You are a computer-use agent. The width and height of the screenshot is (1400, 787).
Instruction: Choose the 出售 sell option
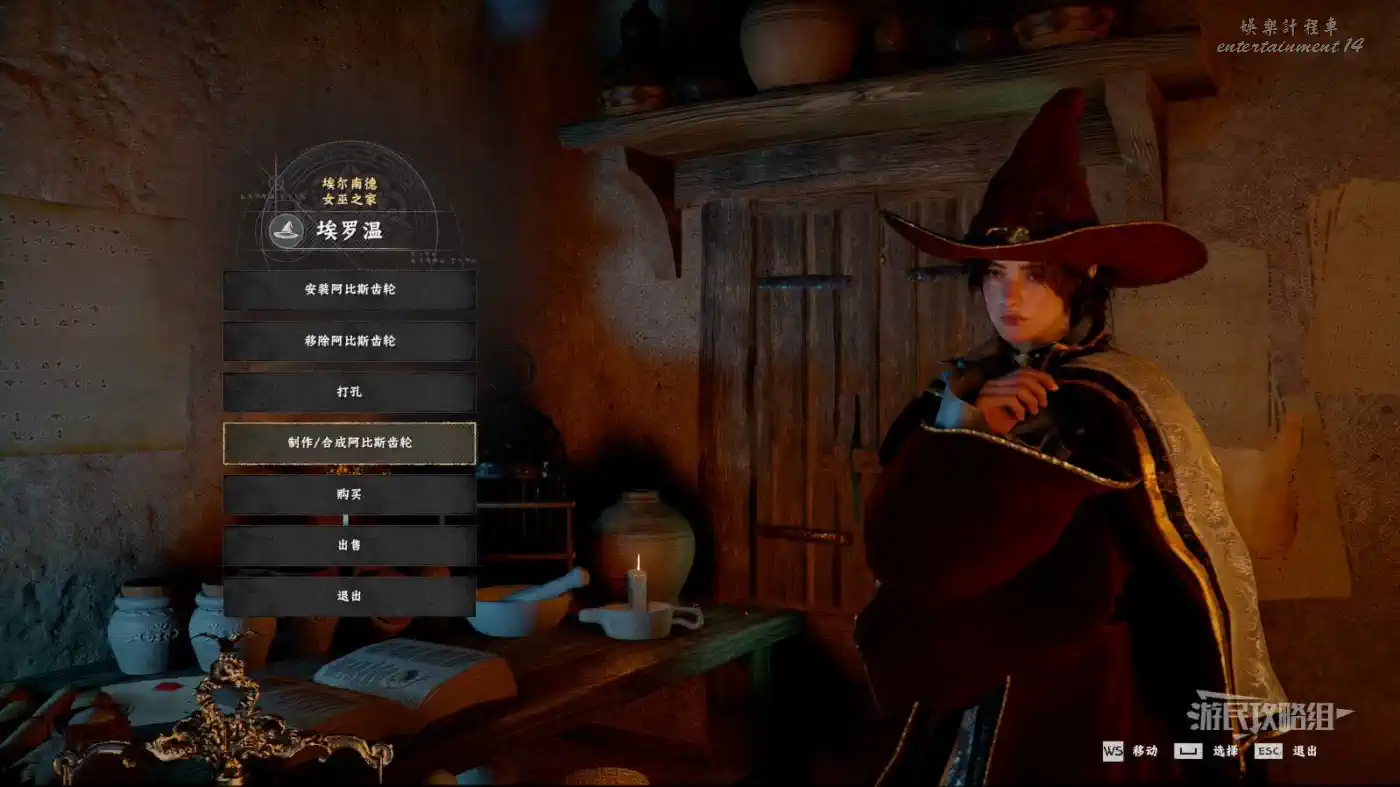click(349, 545)
